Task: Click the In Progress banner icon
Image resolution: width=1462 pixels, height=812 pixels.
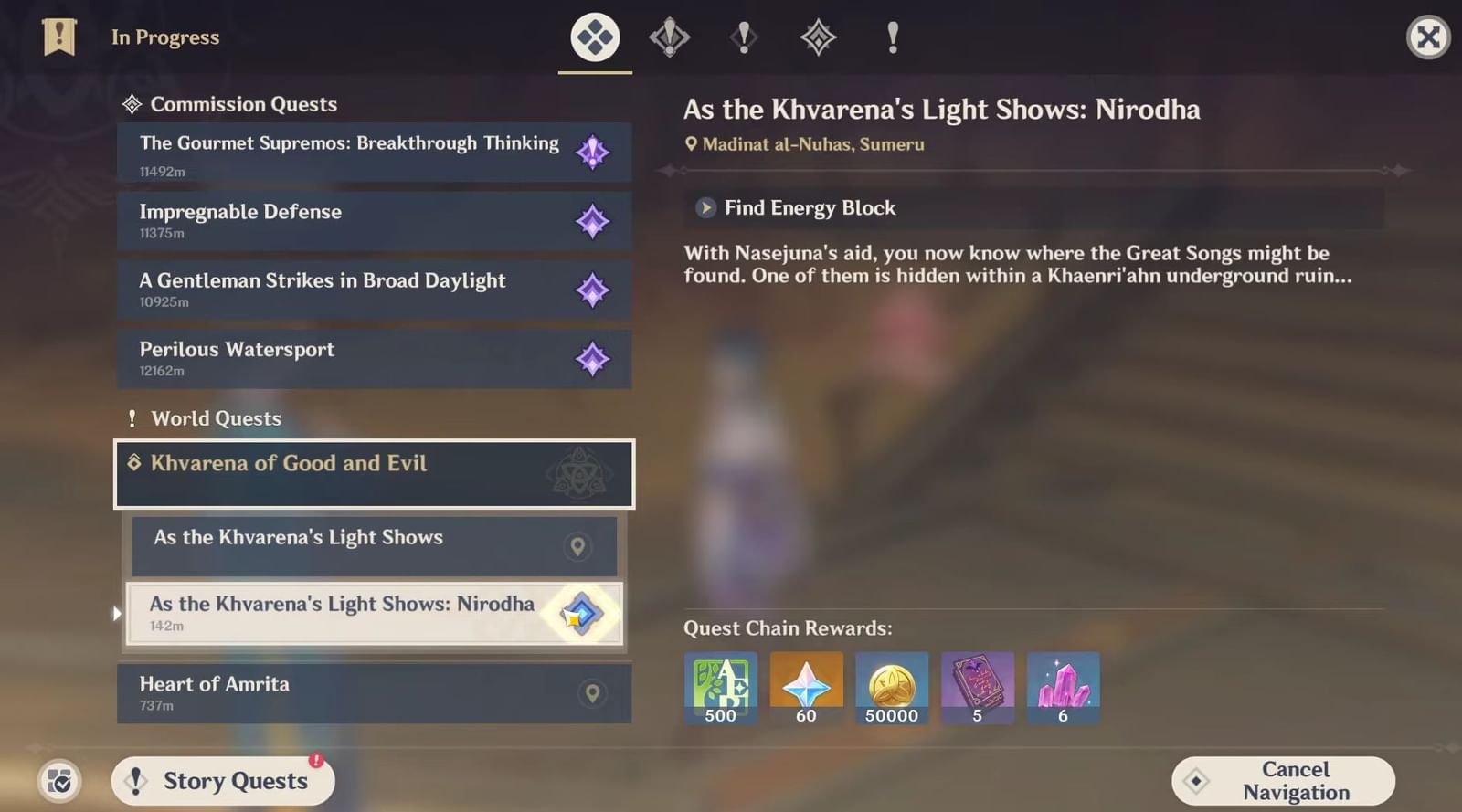Action: tap(58, 37)
